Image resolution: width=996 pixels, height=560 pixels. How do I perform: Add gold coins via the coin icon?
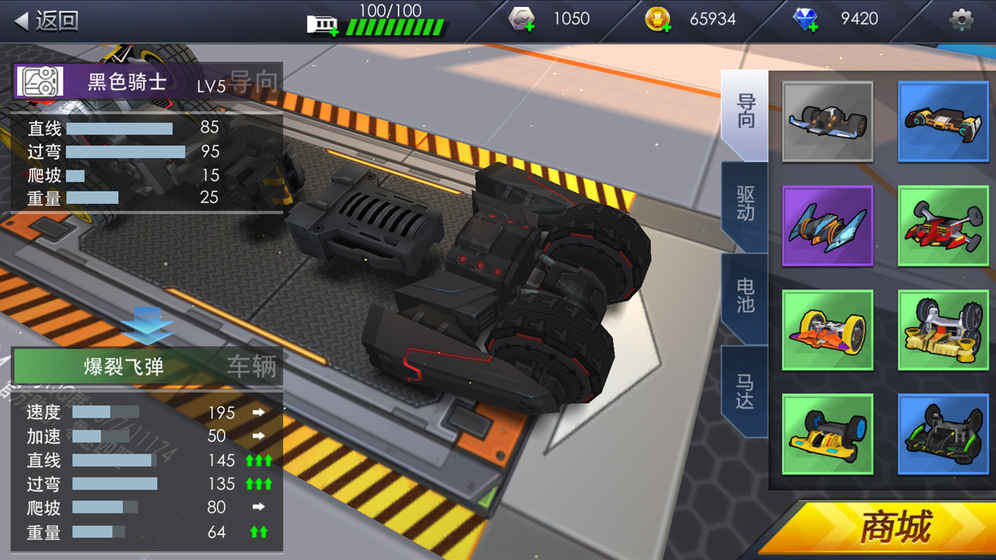click(x=657, y=19)
